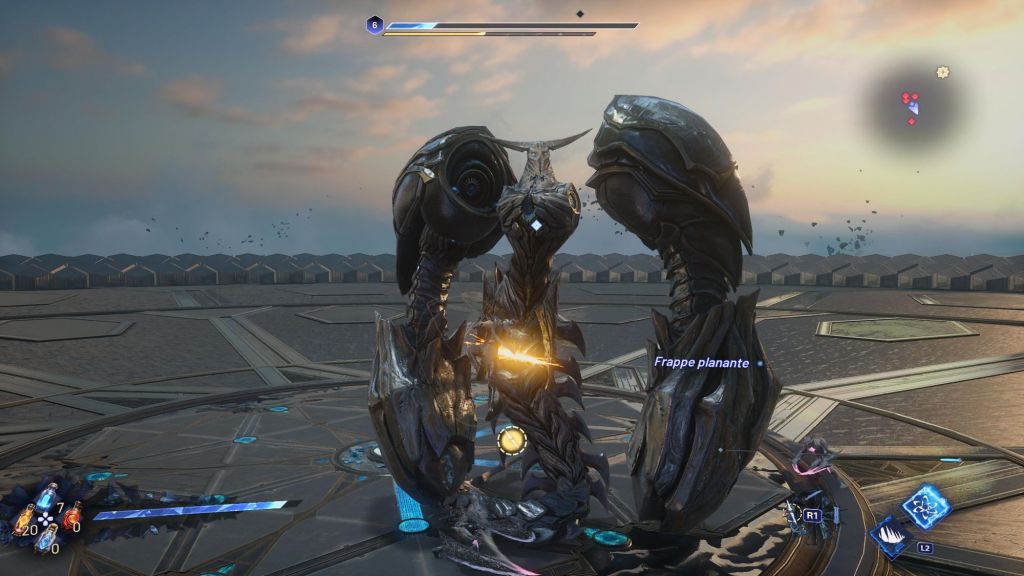1024x576 pixels.
Task: Click the gold objective marker beside the minimap
Action: click(942, 72)
